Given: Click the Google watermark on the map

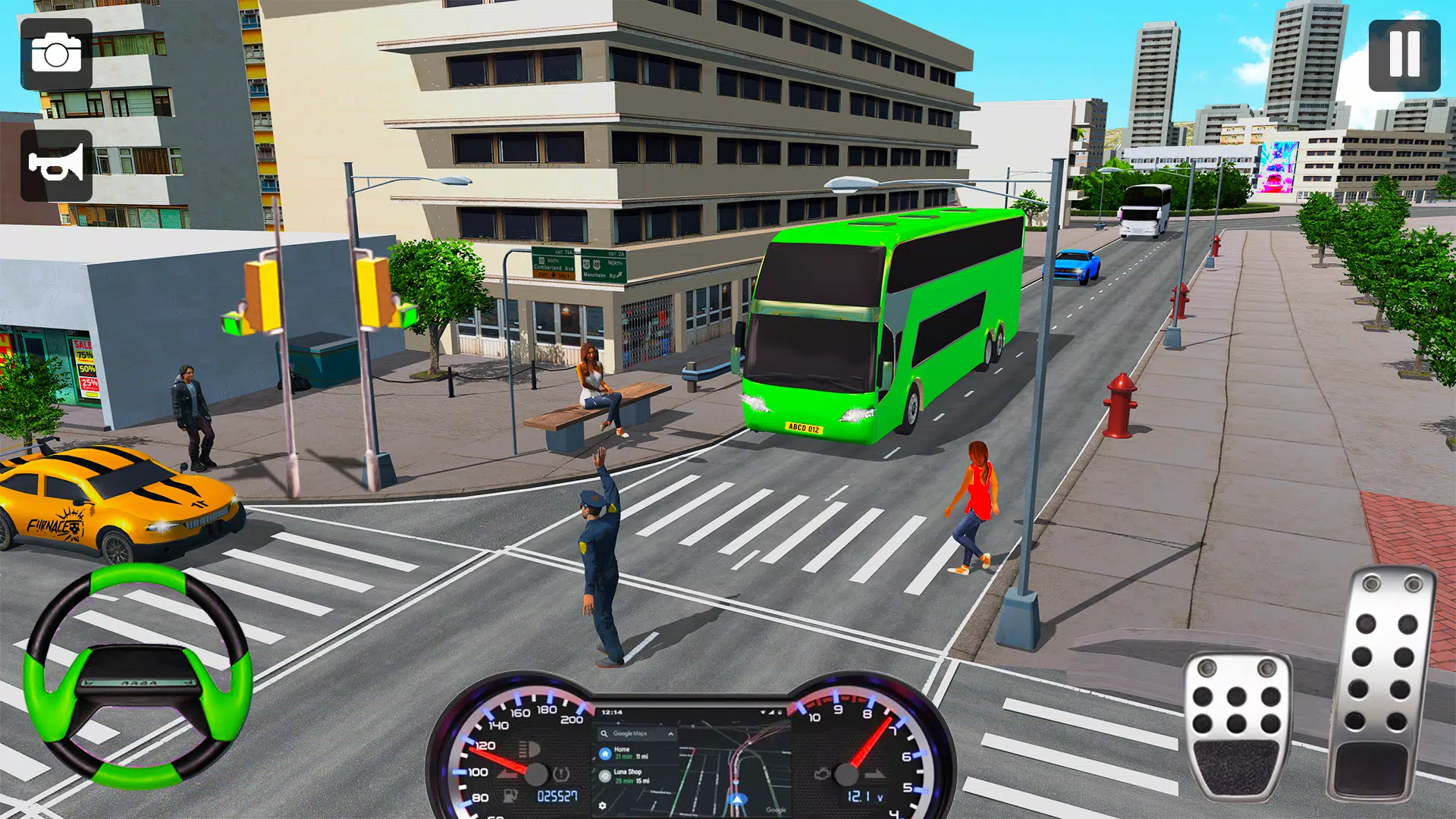Looking at the screenshot, I should click(x=776, y=809).
